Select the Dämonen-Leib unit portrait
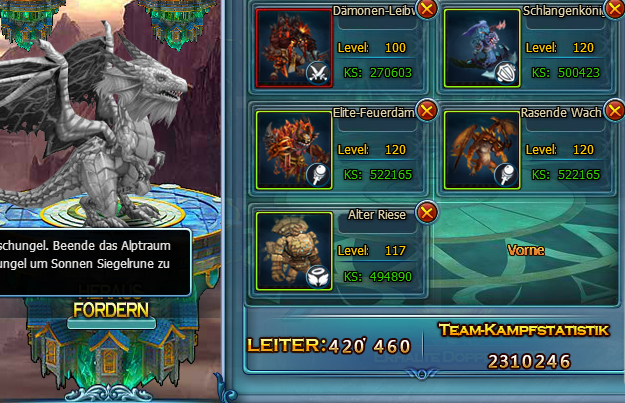Viewport: 625px width, 403px height. tap(294, 46)
